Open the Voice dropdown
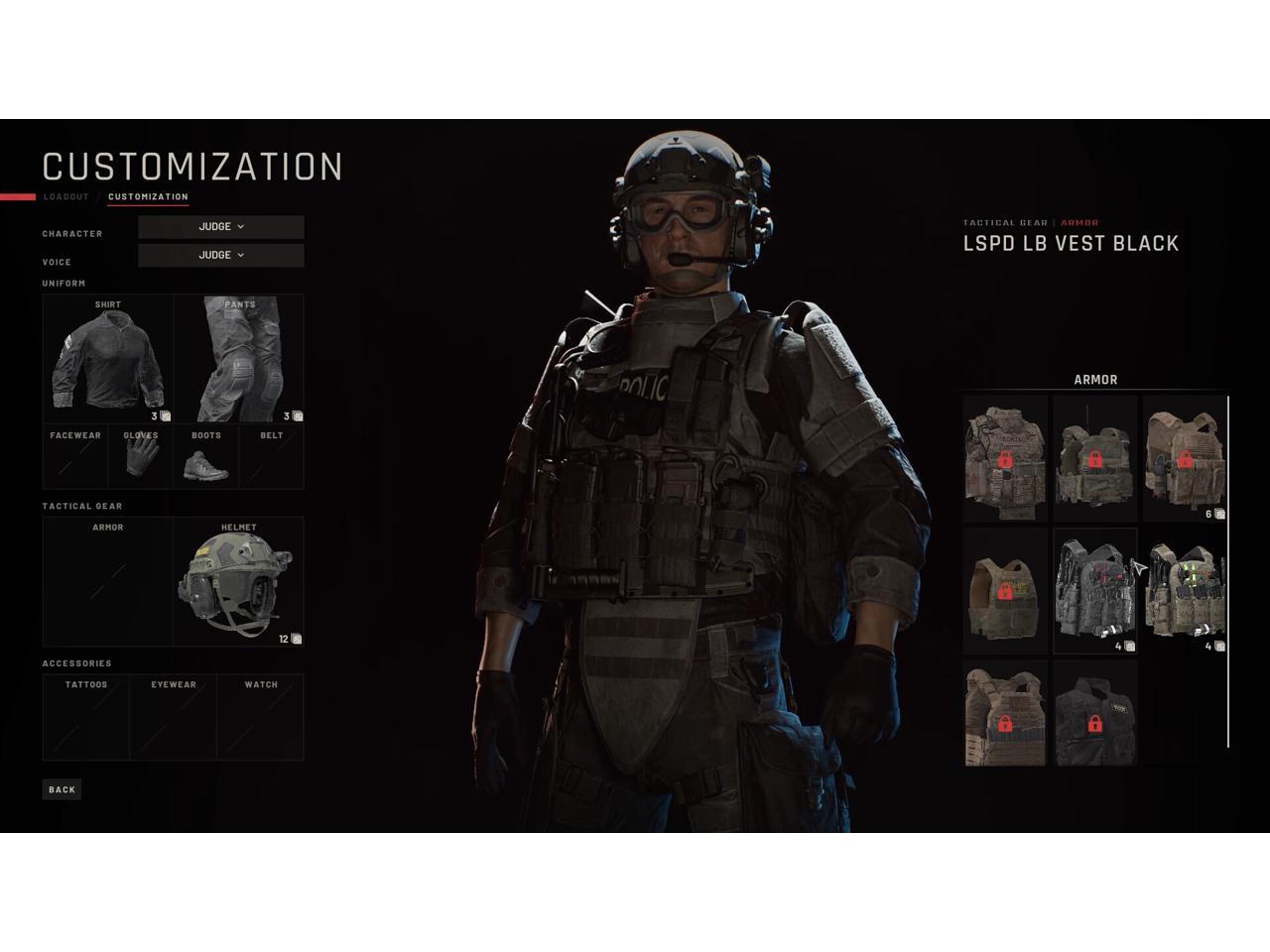The image size is (1270, 952). click(x=221, y=255)
